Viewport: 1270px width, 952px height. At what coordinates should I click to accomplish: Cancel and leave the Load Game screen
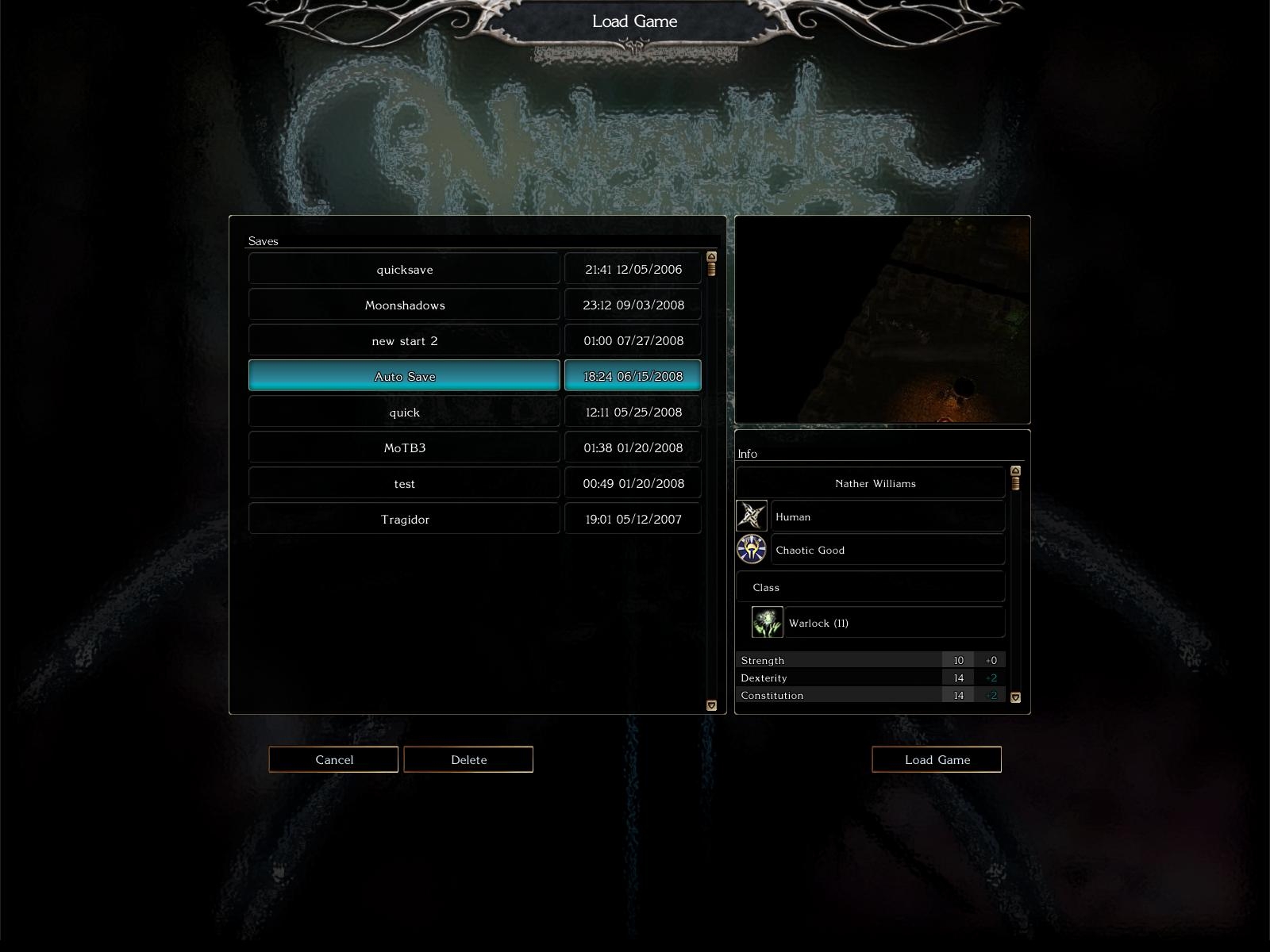333,759
